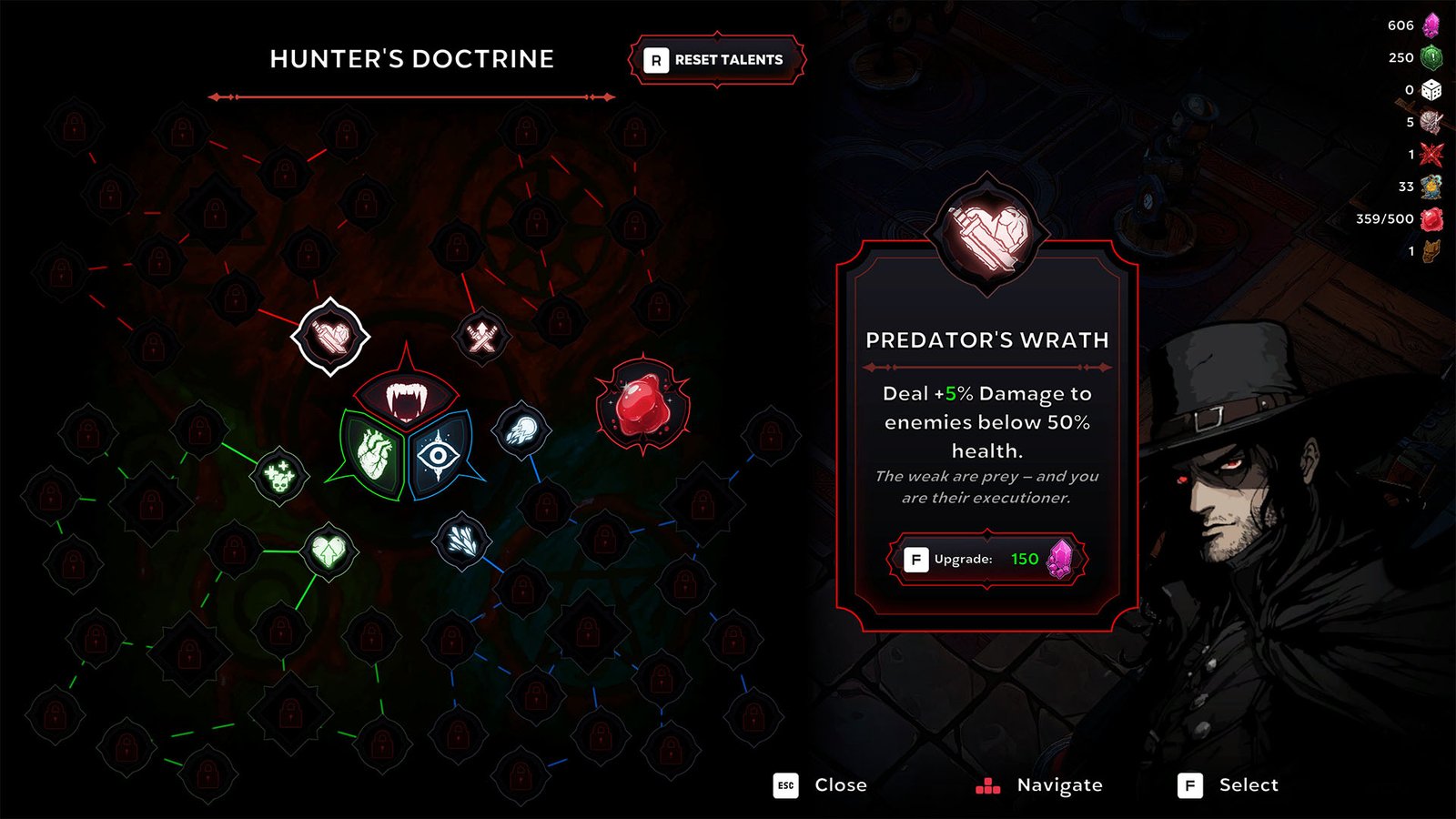Click the Reset Talents button
This screenshot has height=819, width=1456.
pos(717,60)
